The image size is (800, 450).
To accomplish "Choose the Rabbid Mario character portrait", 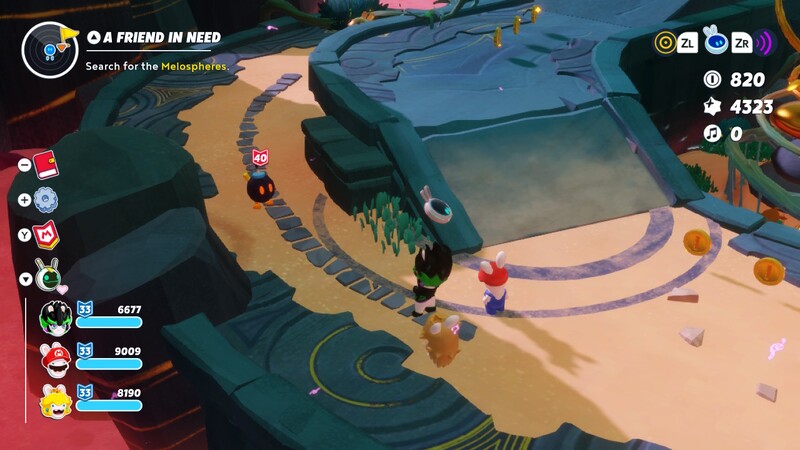I will (54, 359).
